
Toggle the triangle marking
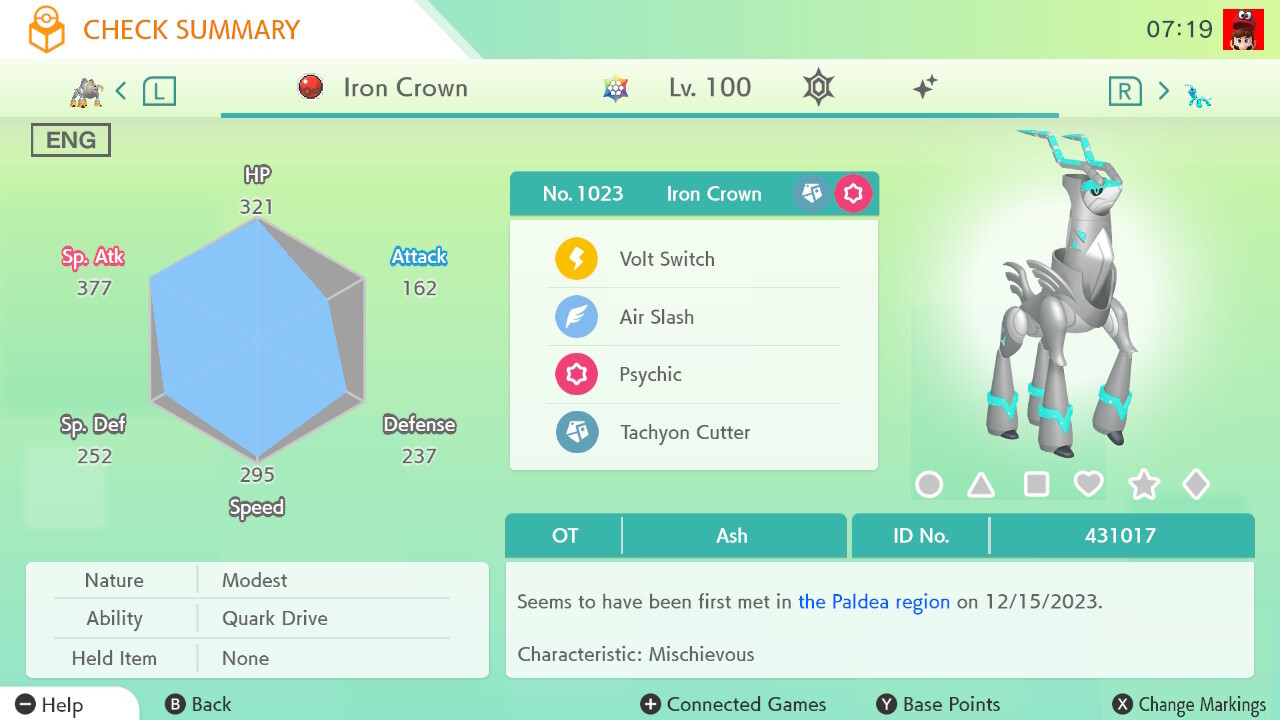coord(981,485)
